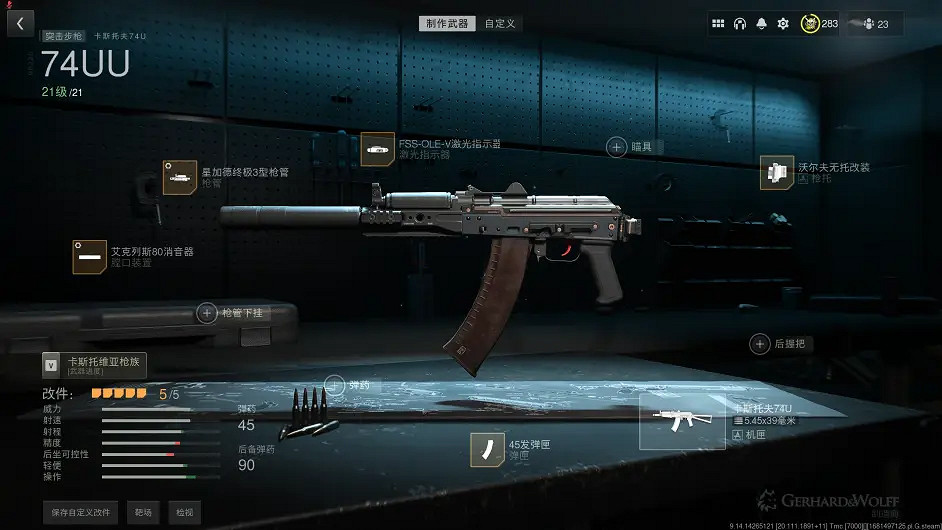Add a rear grip in 后握把 slot

click(x=760, y=344)
